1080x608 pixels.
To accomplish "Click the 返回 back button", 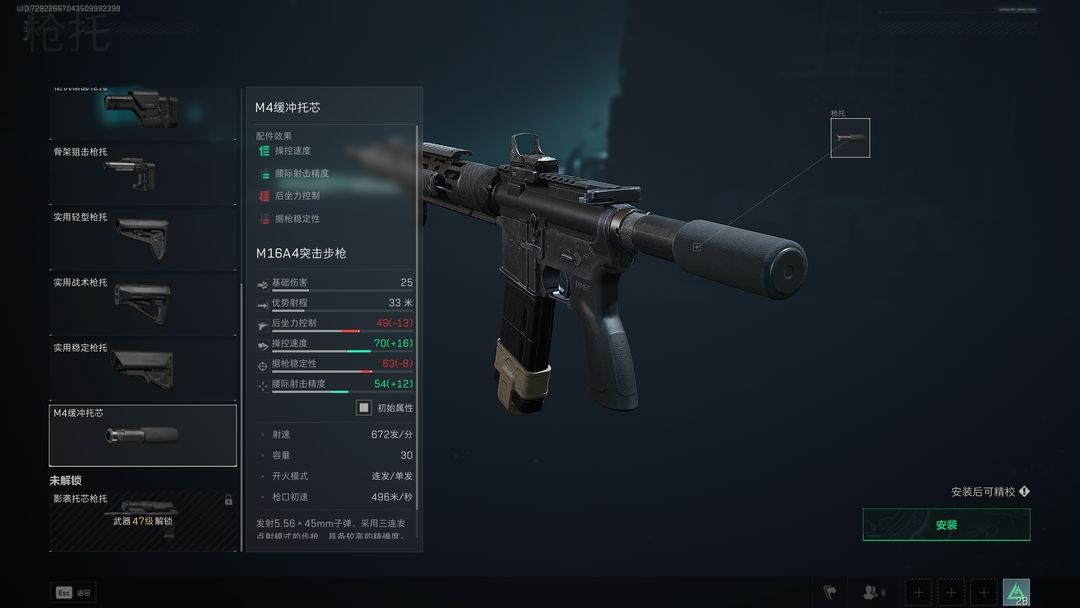I will coord(73,593).
